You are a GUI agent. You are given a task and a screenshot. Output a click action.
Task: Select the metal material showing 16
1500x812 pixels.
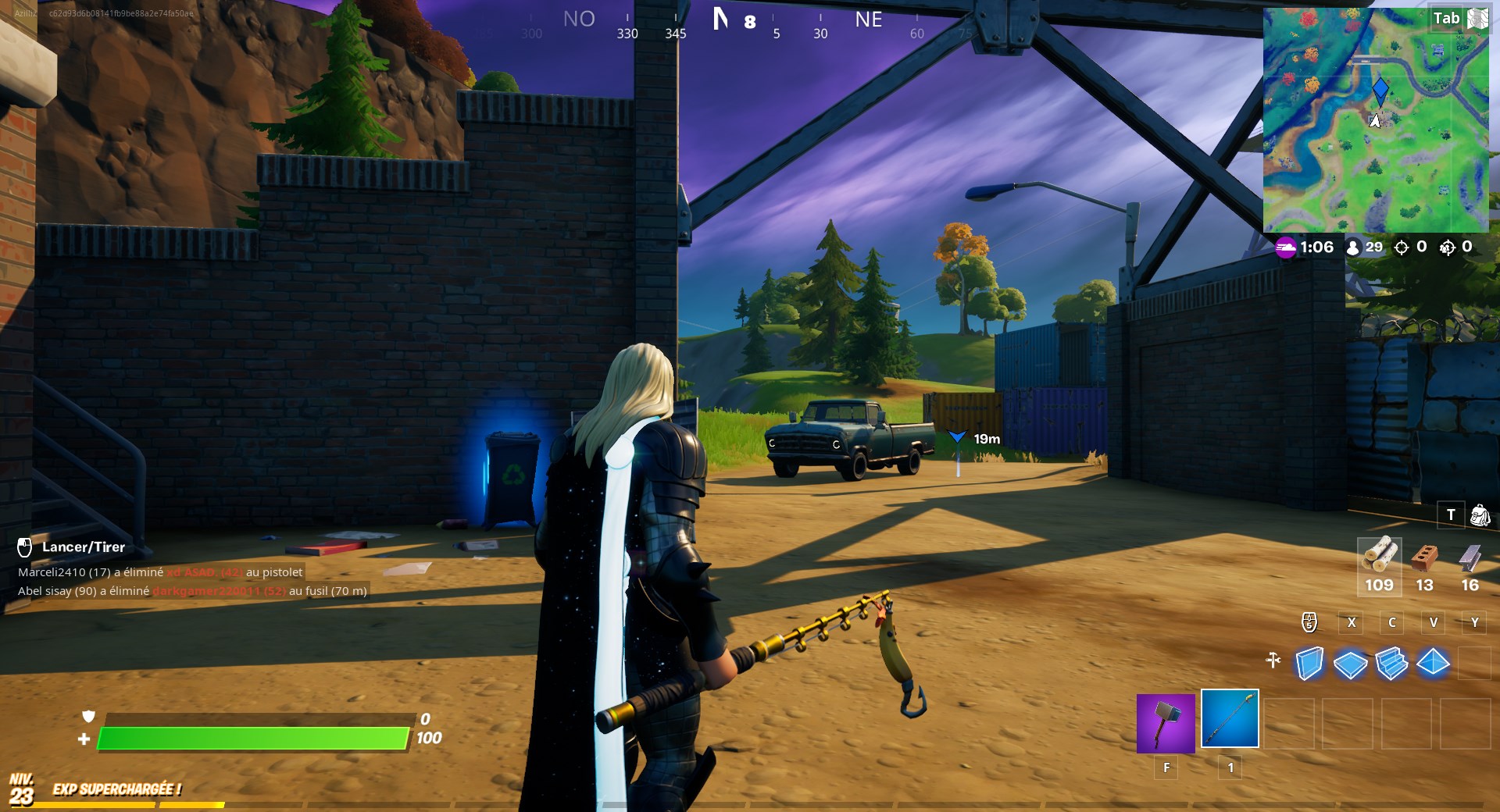[1469, 562]
